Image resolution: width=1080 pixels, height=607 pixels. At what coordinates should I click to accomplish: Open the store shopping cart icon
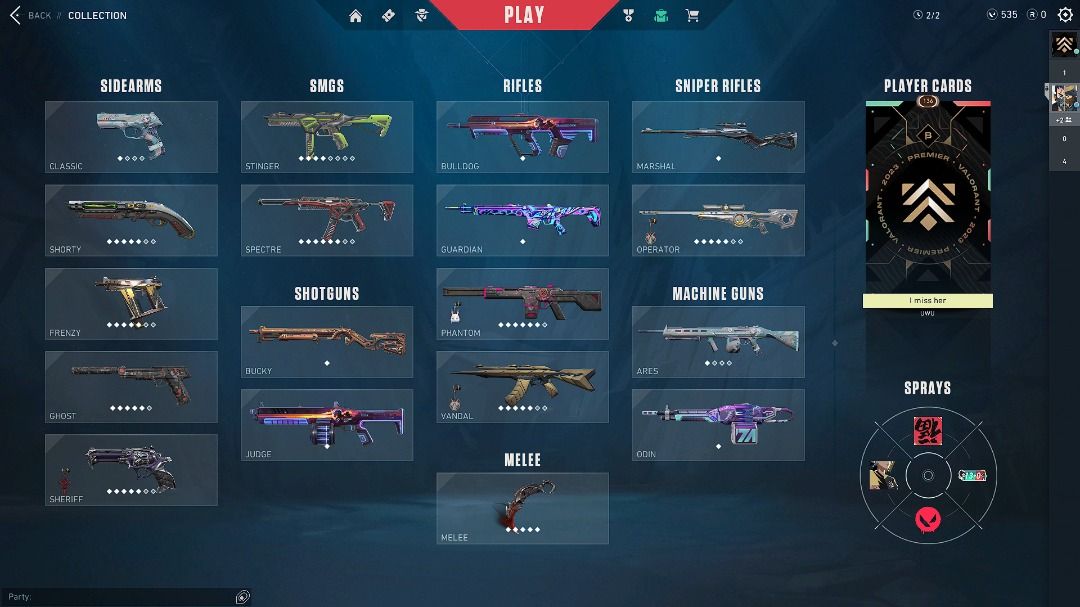pos(691,15)
